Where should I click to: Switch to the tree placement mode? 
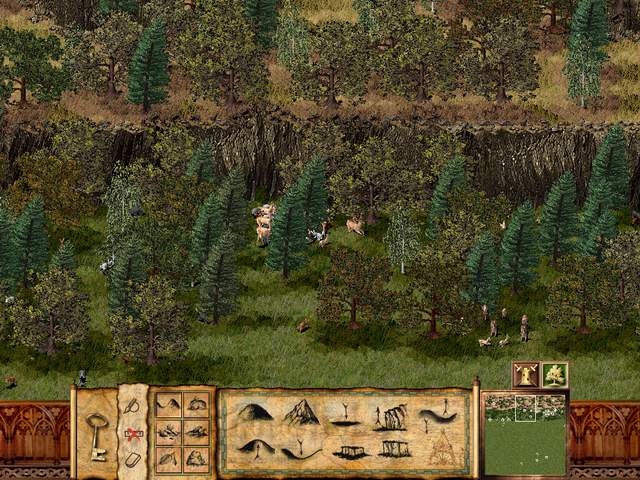[555, 375]
